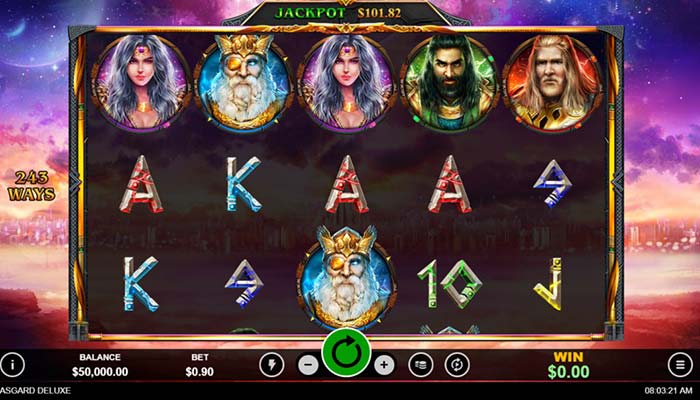
Task: Open the coin stack bet options
Action: [x=421, y=365]
